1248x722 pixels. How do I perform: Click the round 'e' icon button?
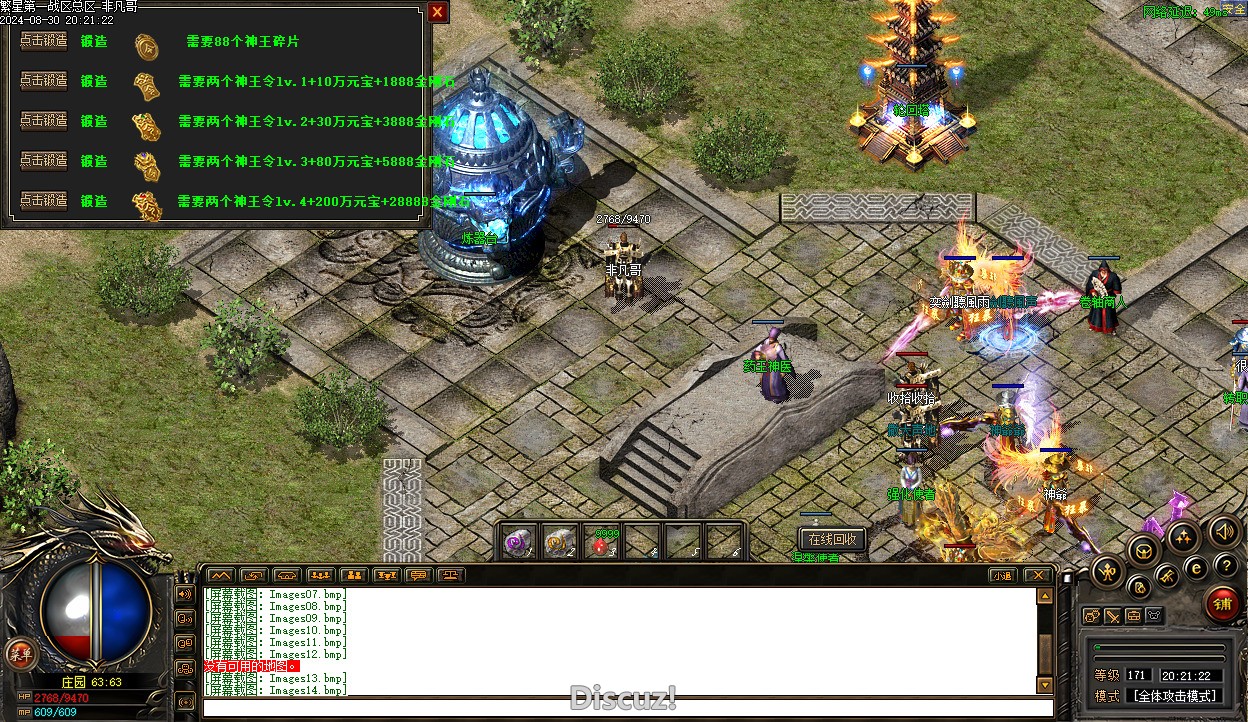coord(1196,567)
